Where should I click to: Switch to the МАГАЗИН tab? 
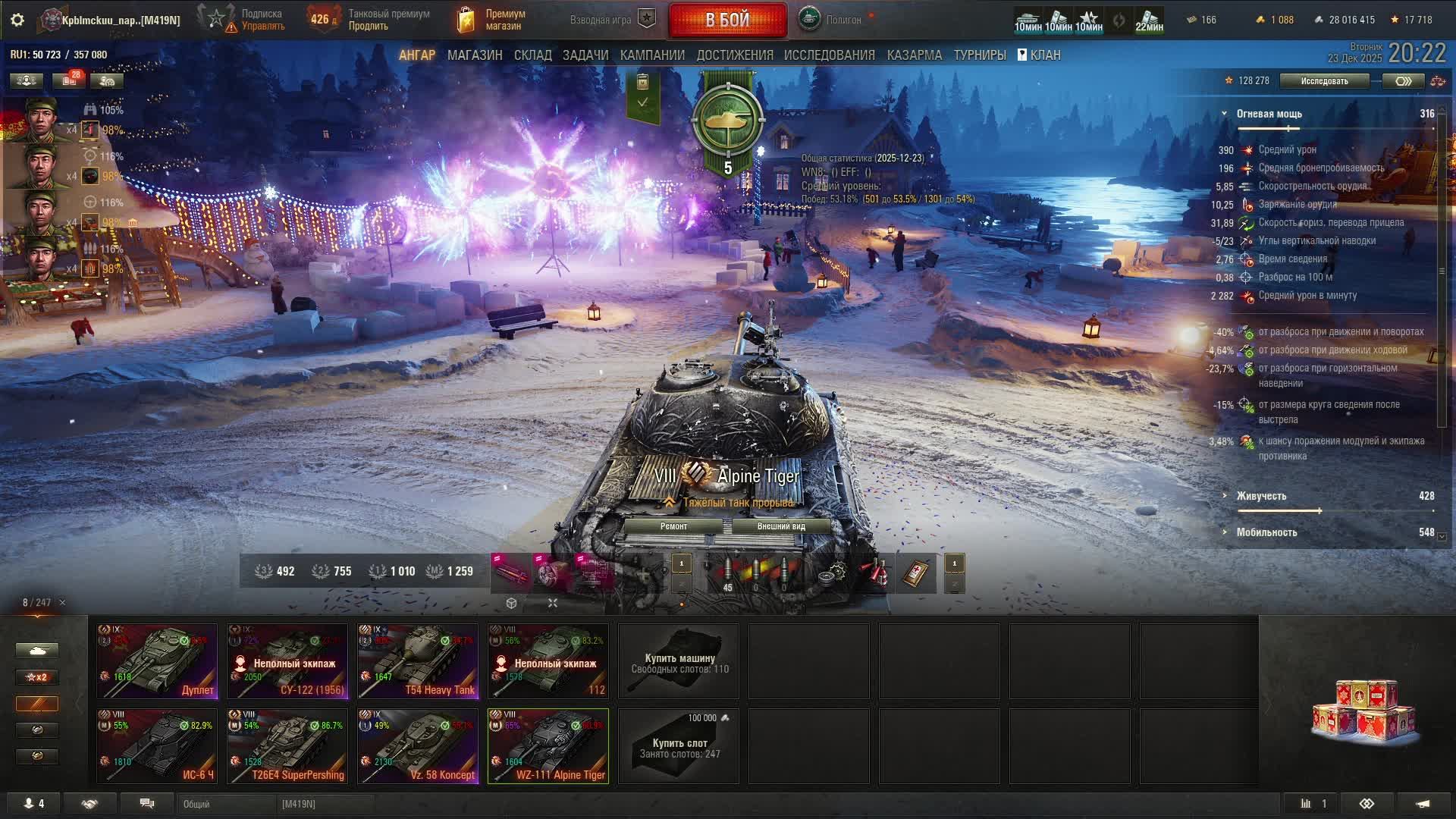(x=475, y=55)
